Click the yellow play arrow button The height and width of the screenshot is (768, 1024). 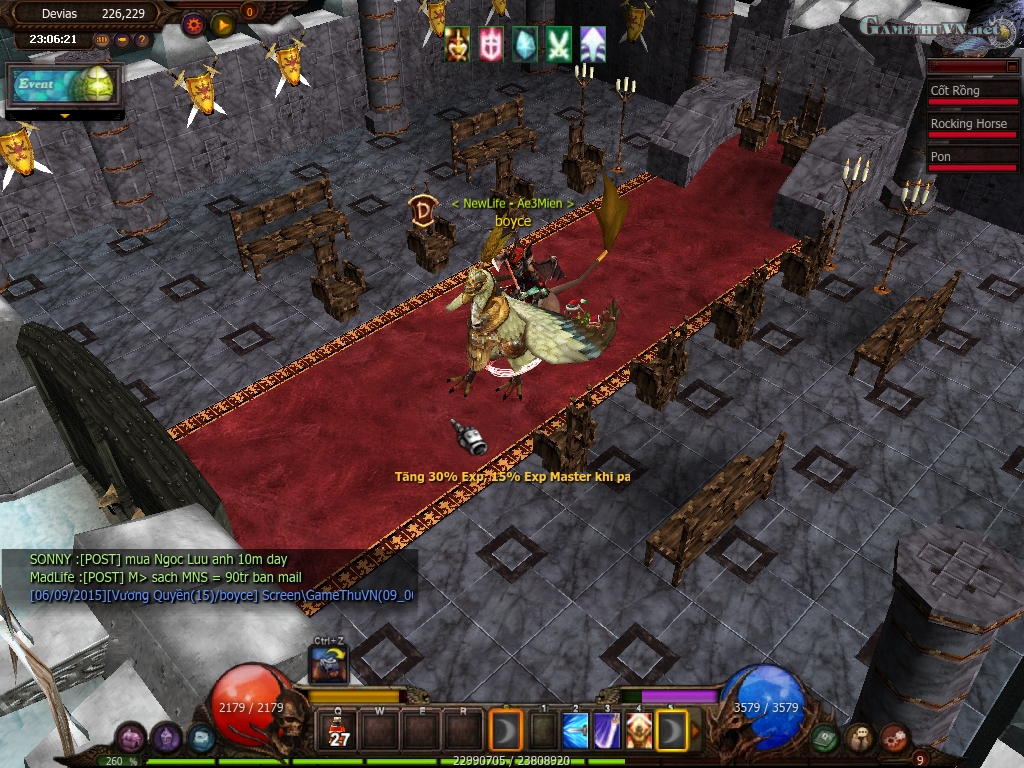223,24
